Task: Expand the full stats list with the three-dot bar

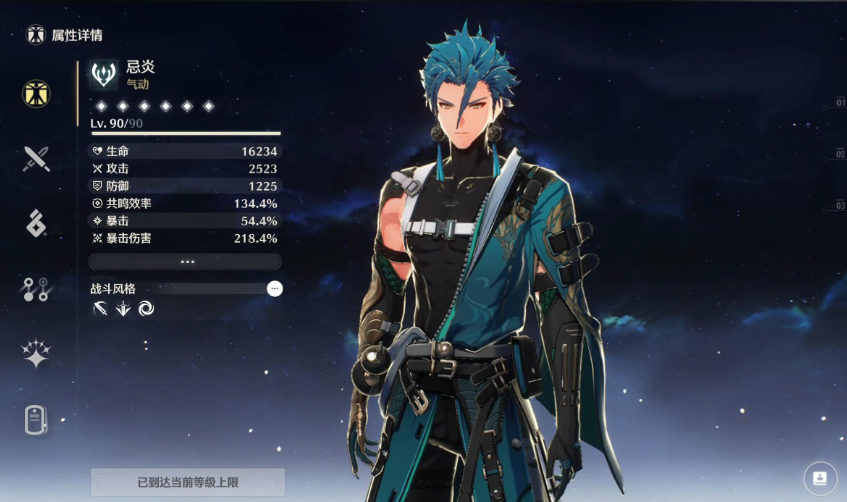Action: click(185, 261)
